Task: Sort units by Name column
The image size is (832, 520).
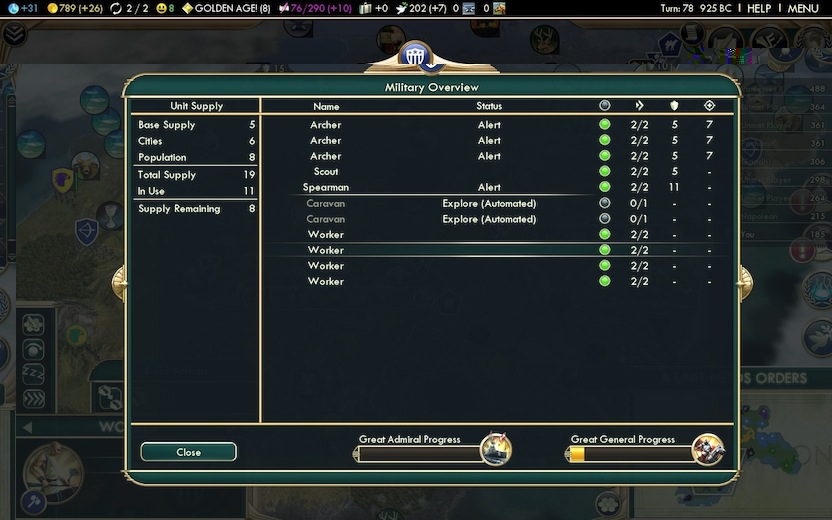Action: click(x=326, y=106)
